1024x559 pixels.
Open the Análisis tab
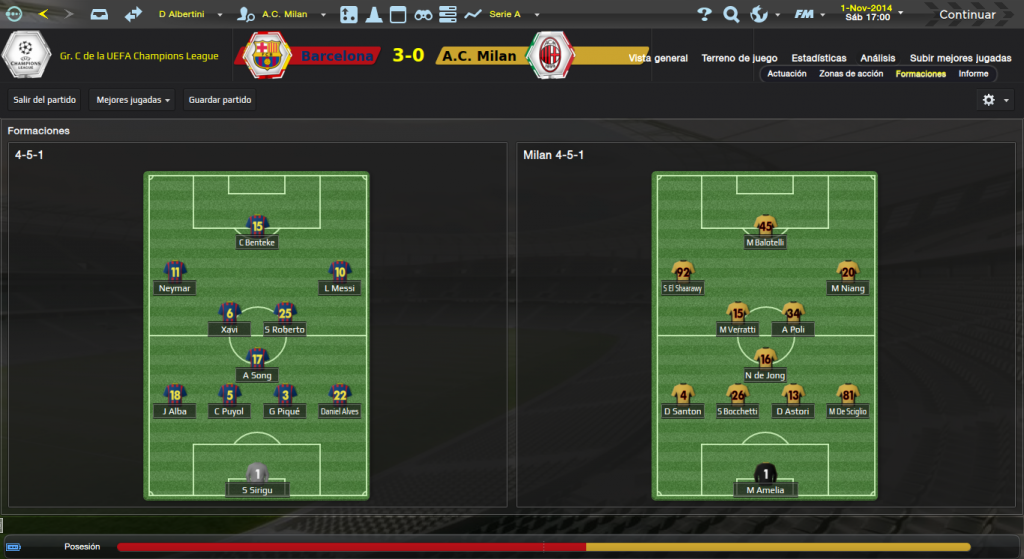(878, 58)
